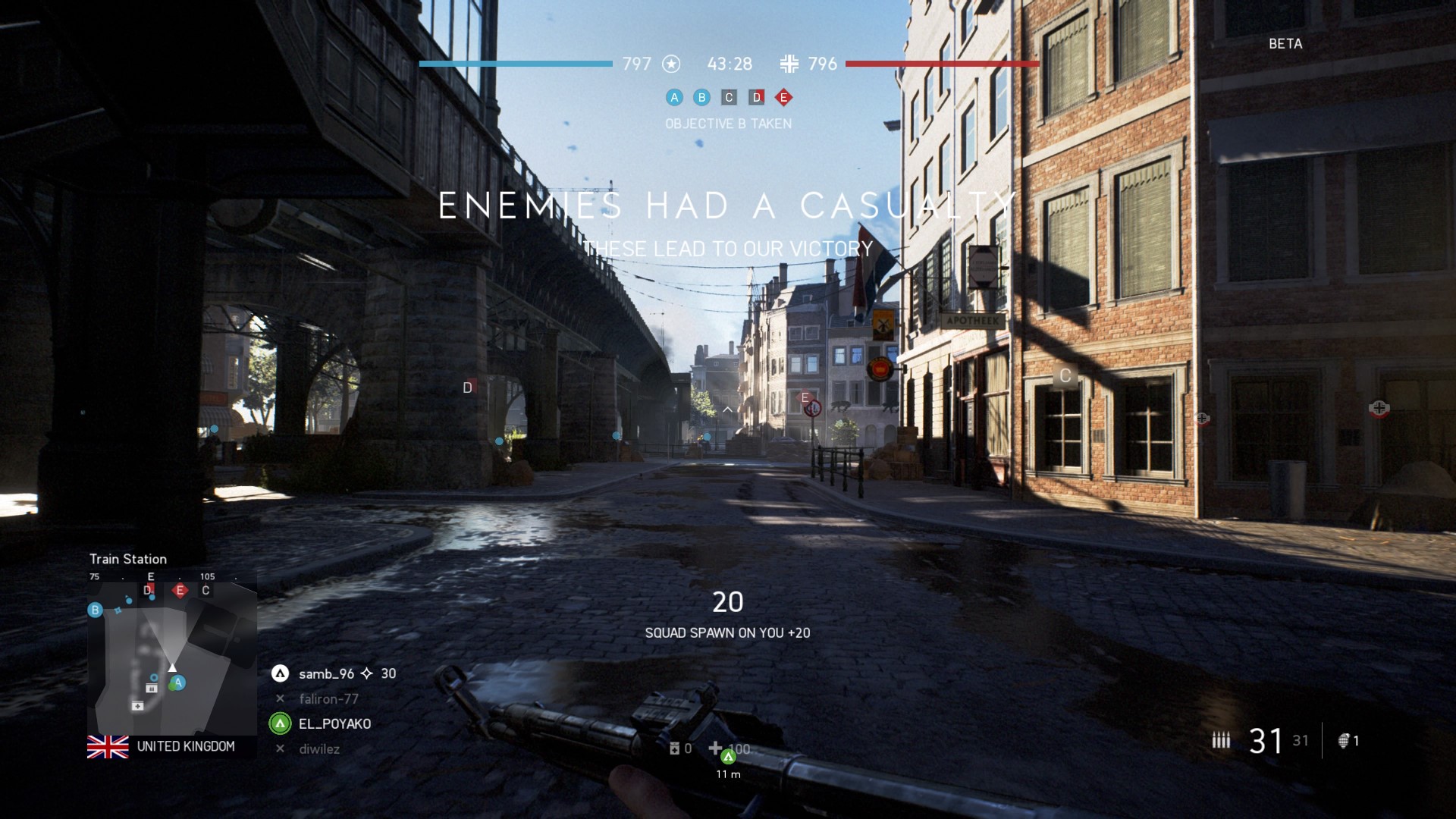Choose diwilez from the squad list
The height and width of the screenshot is (819, 1456).
(x=318, y=748)
